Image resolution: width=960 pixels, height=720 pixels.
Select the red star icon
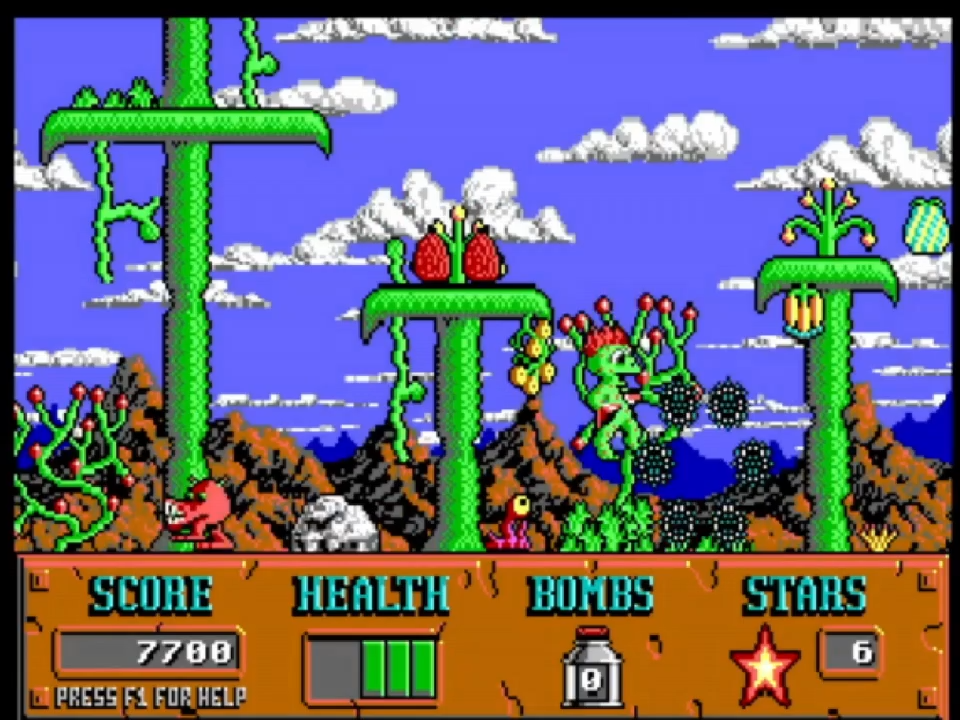tap(765, 664)
